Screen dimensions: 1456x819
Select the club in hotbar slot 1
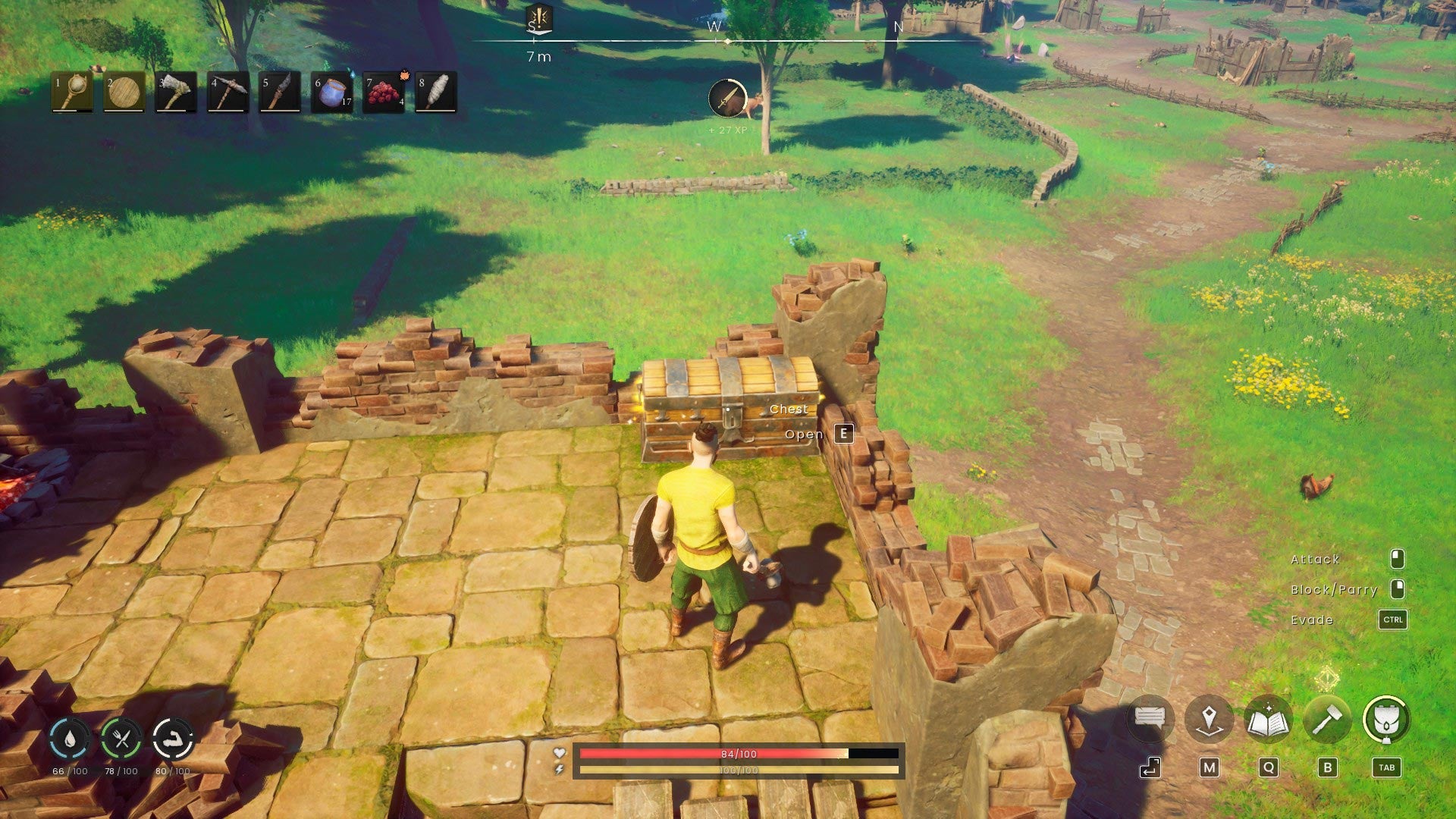(x=72, y=93)
